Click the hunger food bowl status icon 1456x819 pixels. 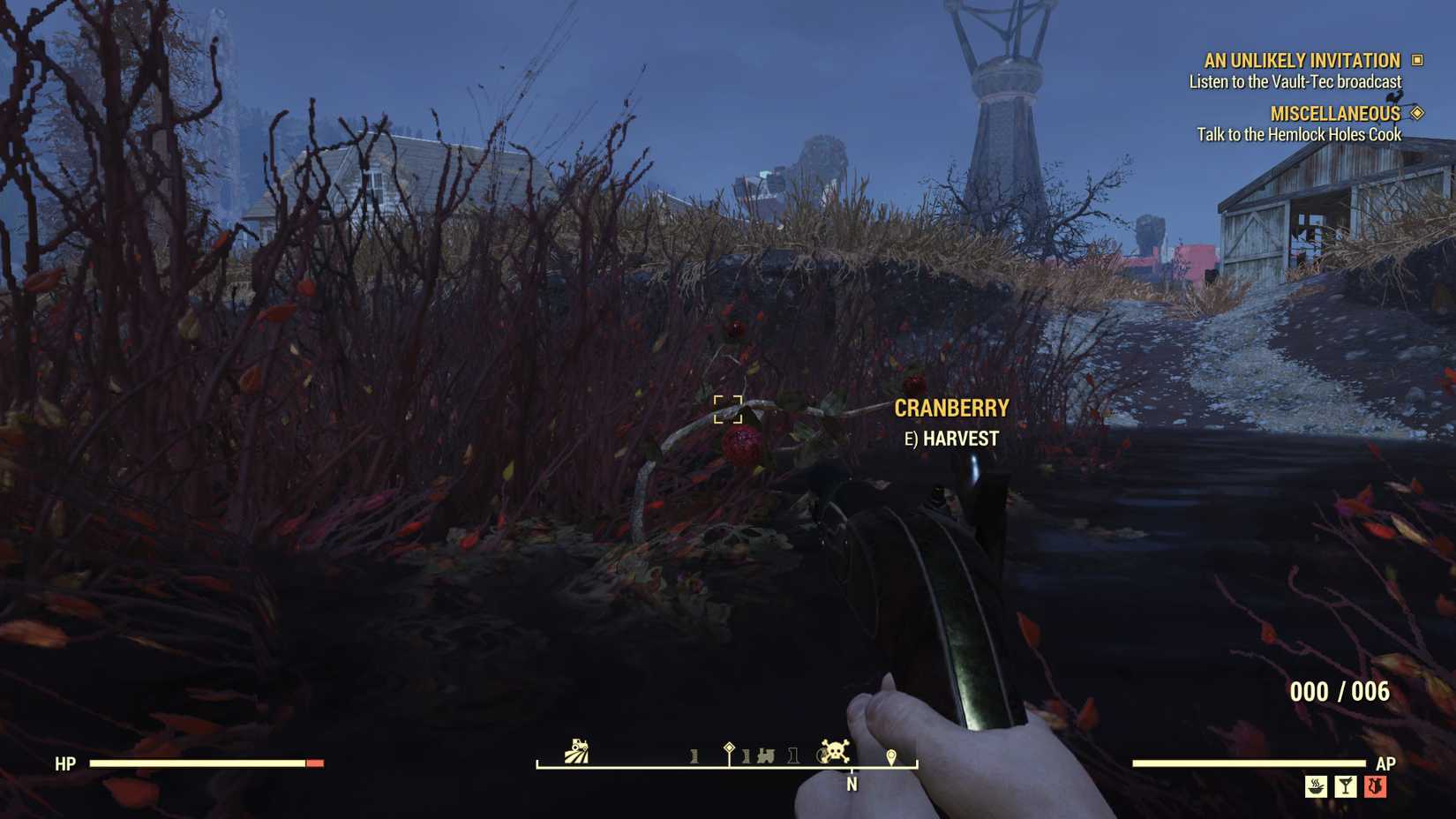point(1316,786)
